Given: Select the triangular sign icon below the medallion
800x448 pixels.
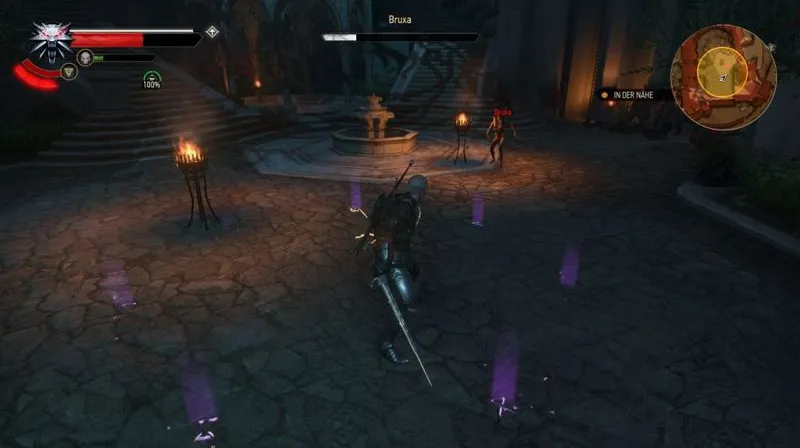Looking at the screenshot, I should click(x=69, y=72).
